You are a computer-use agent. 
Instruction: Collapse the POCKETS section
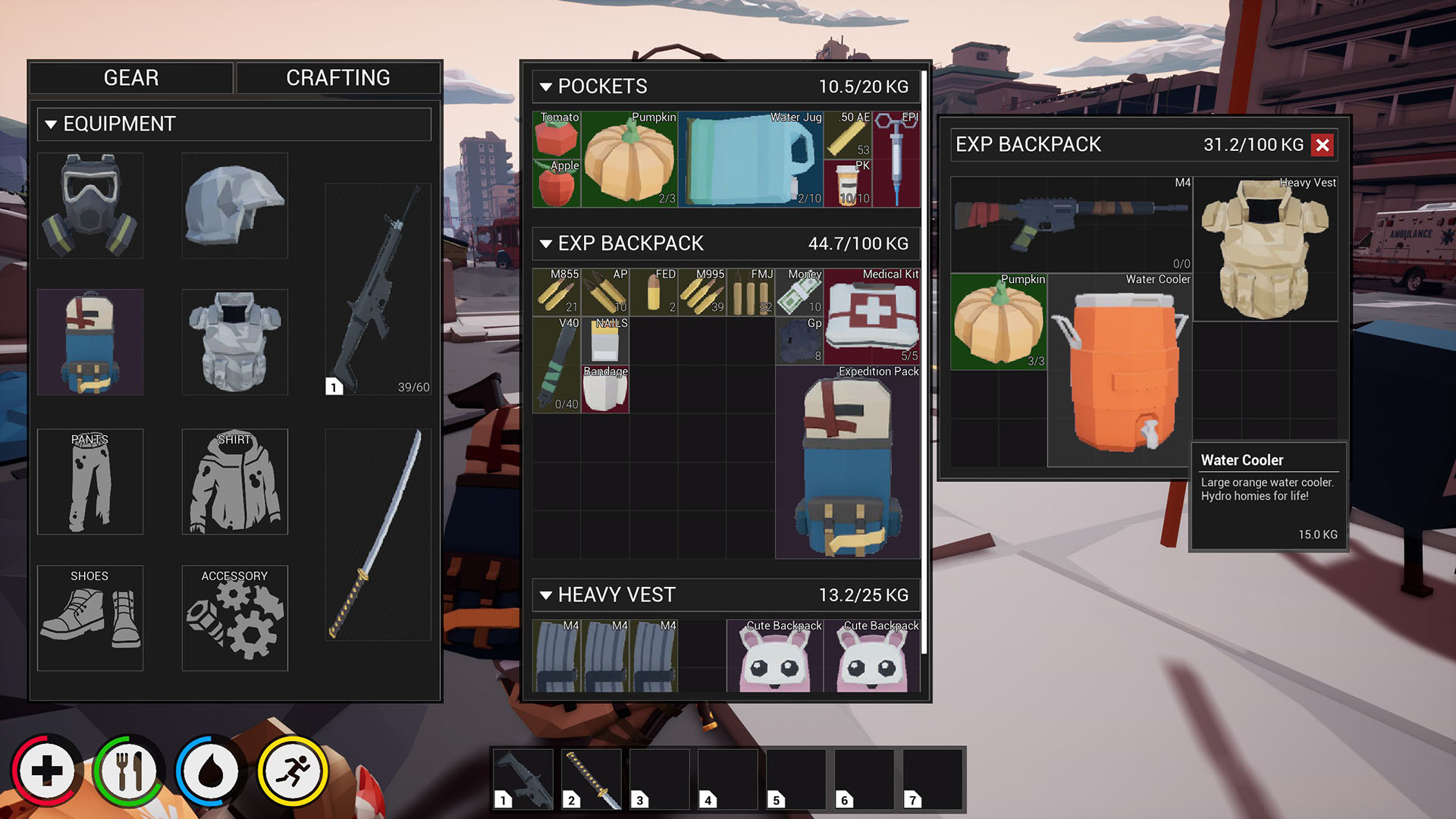pos(546,86)
